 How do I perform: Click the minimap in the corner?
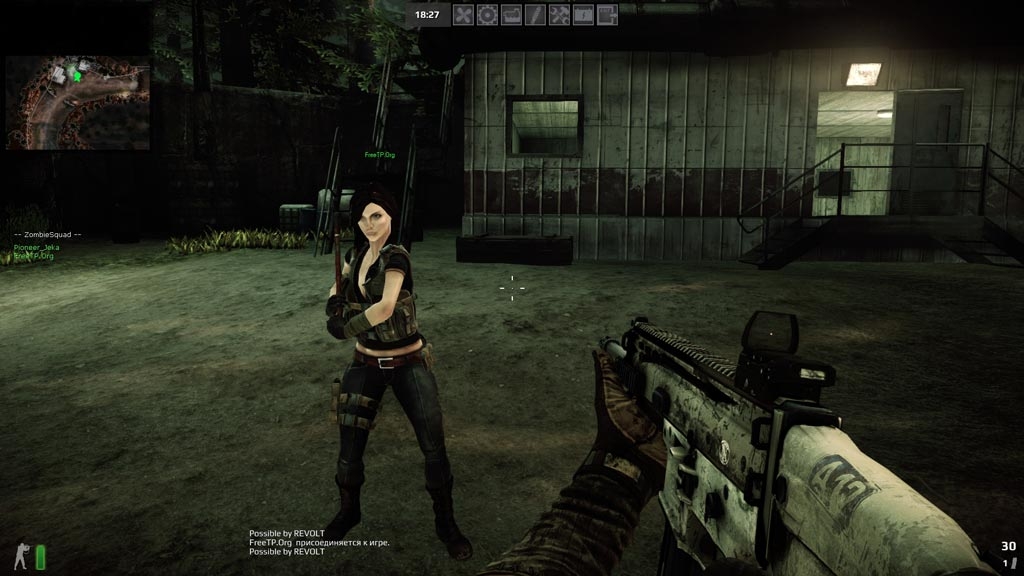(x=77, y=102)
